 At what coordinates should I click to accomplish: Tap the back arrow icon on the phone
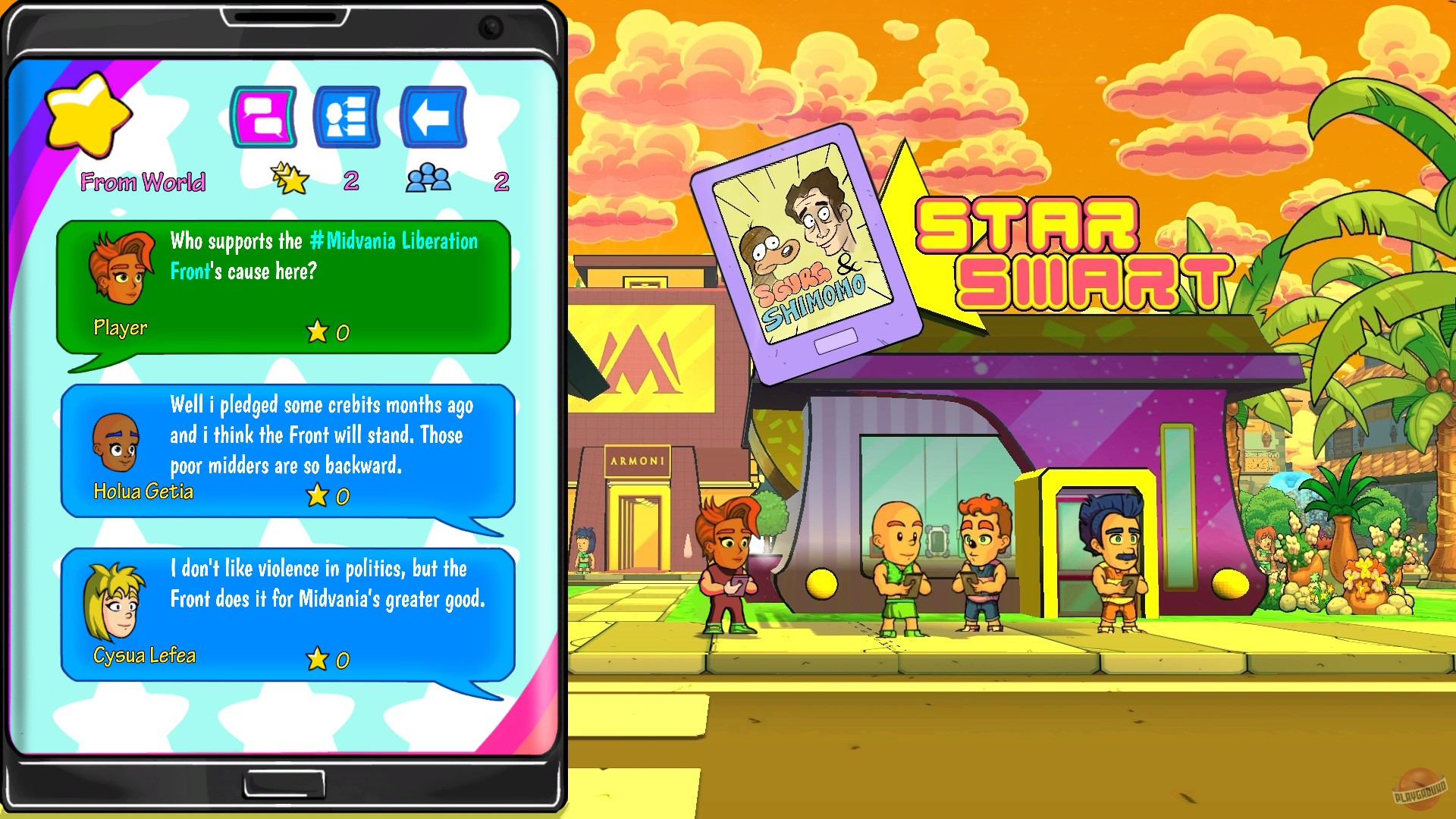pyautogui.click(x=432, y=115)
